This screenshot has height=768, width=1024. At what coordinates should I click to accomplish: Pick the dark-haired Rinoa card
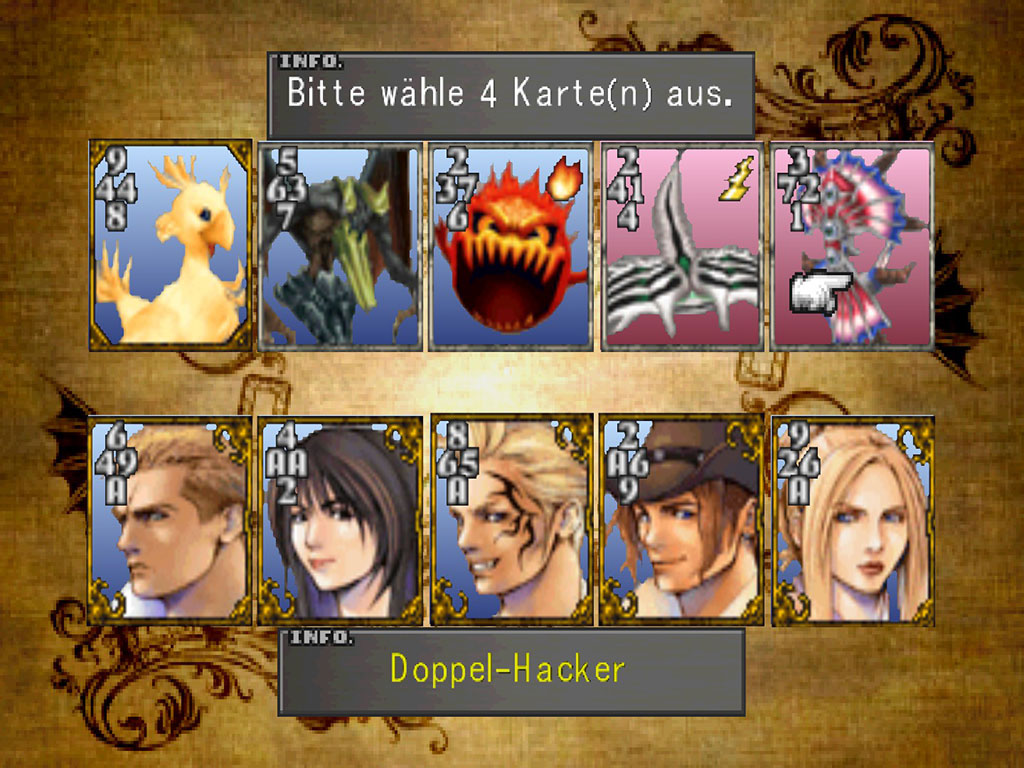pyautogui.click(x=339, y=520)
